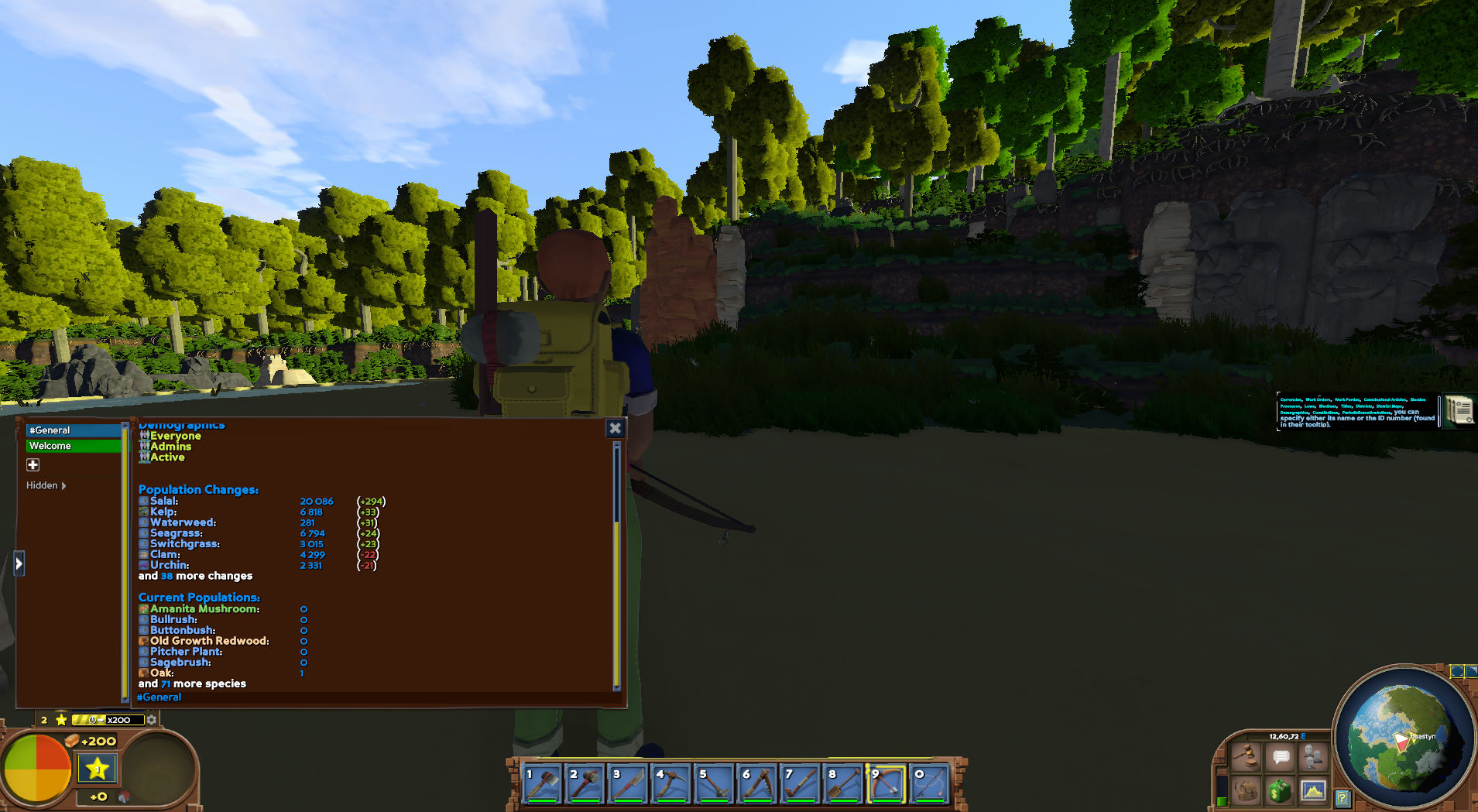Open the Government gavel panel
Viewport: 1478px width, 812px height.
pos(1247,756)
